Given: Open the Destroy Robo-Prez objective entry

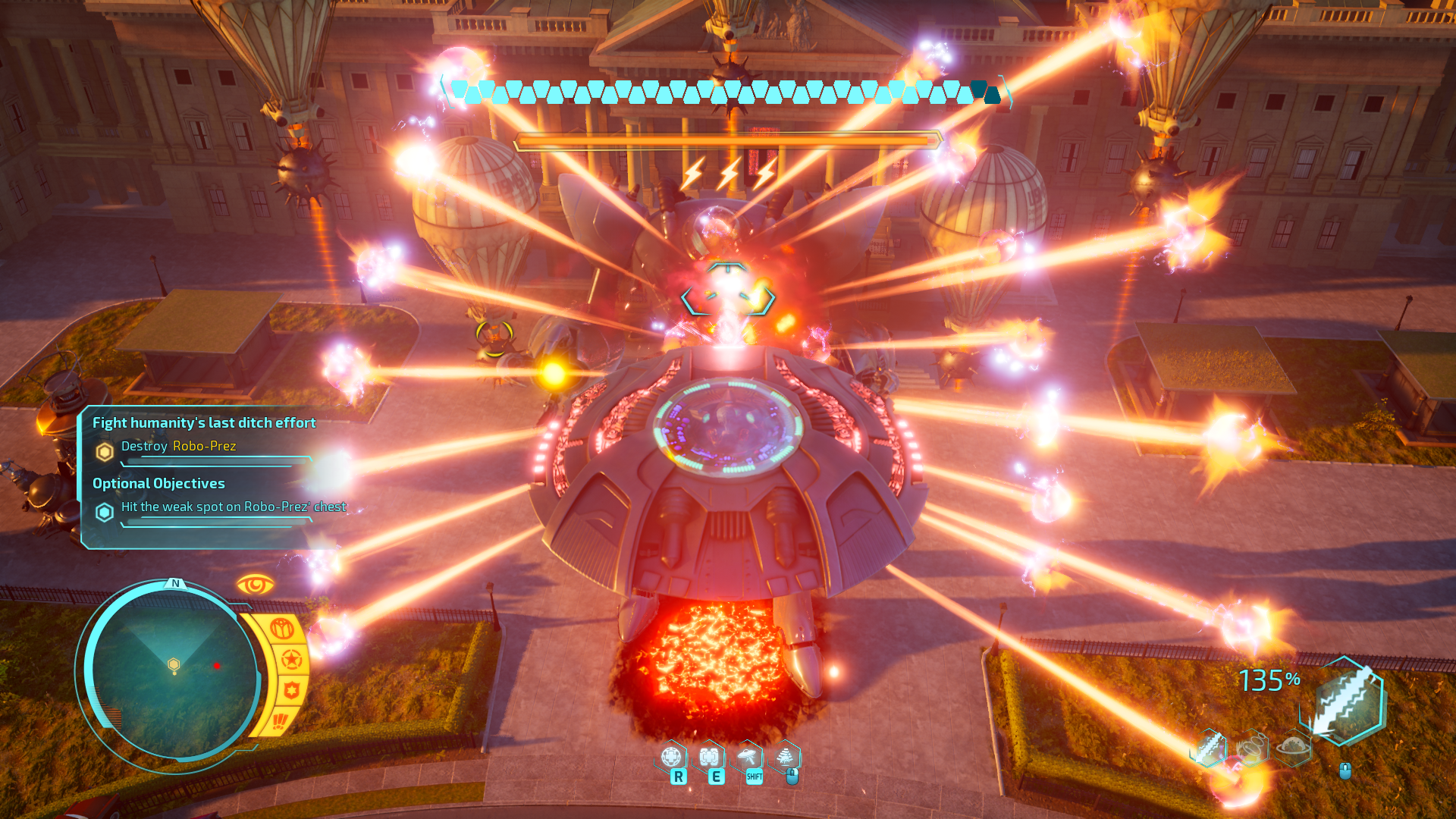Looking at the screenshot, I should (x=178, y=446).
